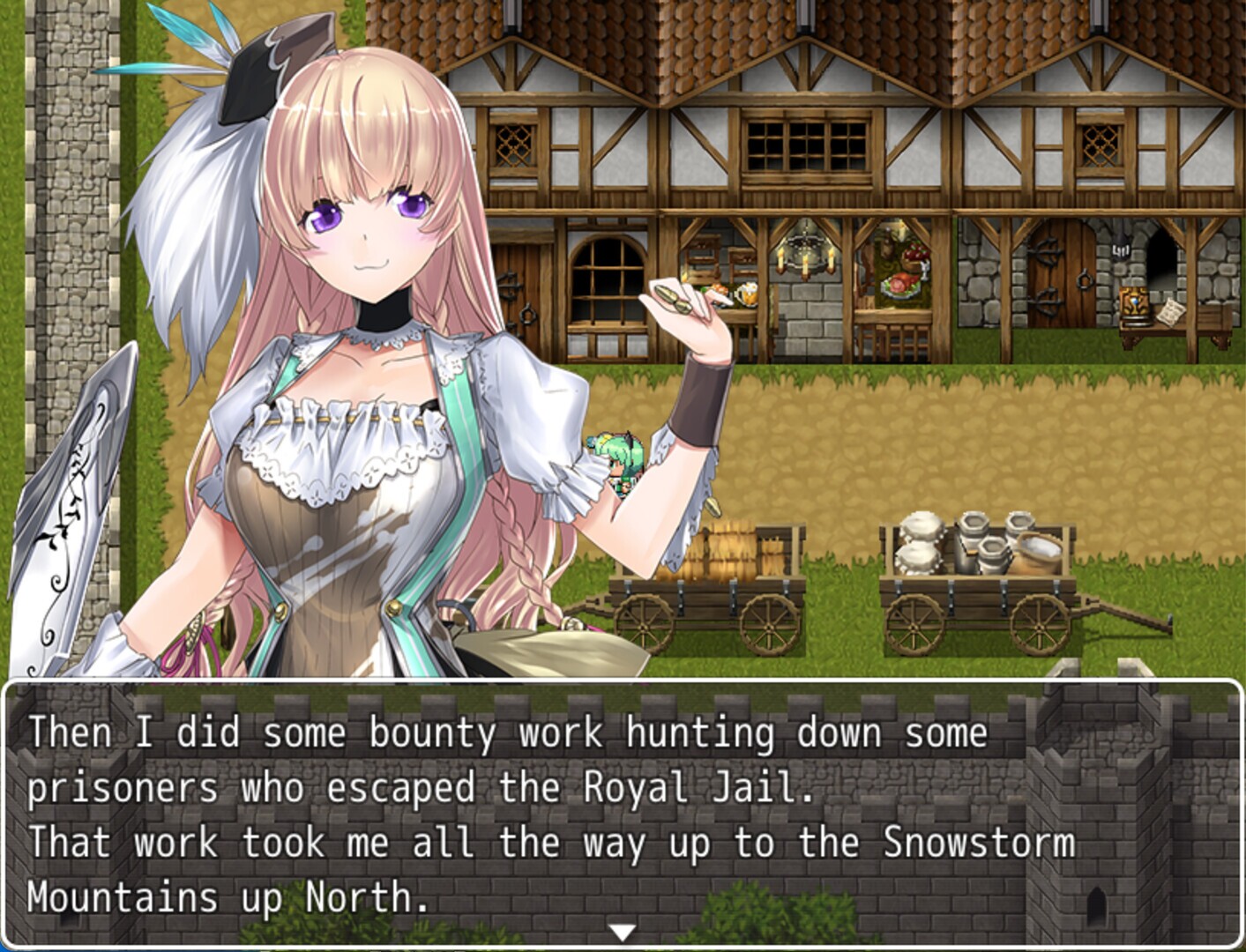Screen dimensions: 1246x952
Task: Click the beer mug on the tavern counter
Action: [746, 292]
